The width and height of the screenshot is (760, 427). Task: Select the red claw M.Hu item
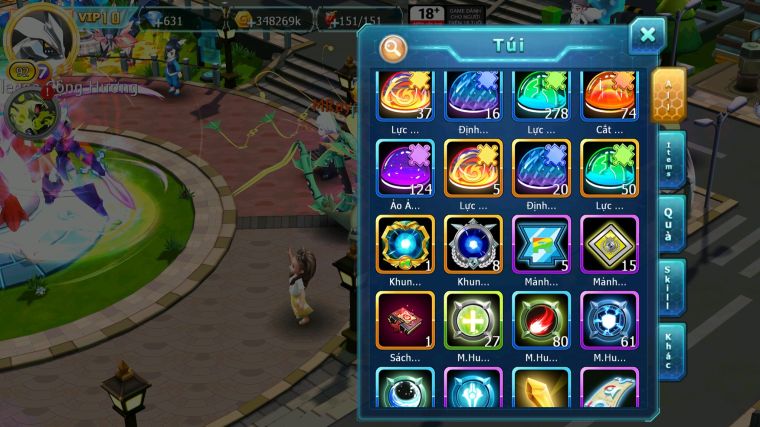point(541,320)
